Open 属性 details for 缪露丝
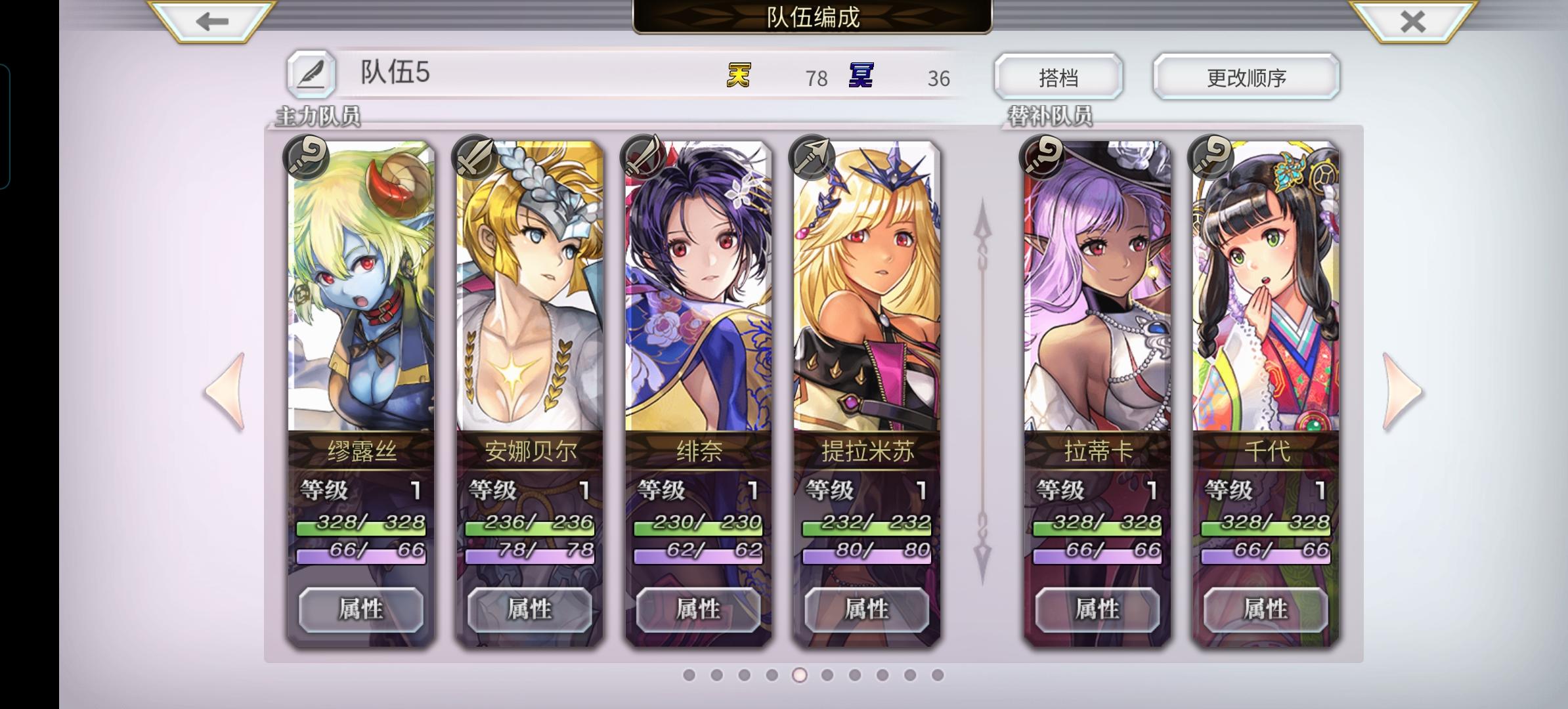This screenshot has height=709, width=1568. click(360, 608)
